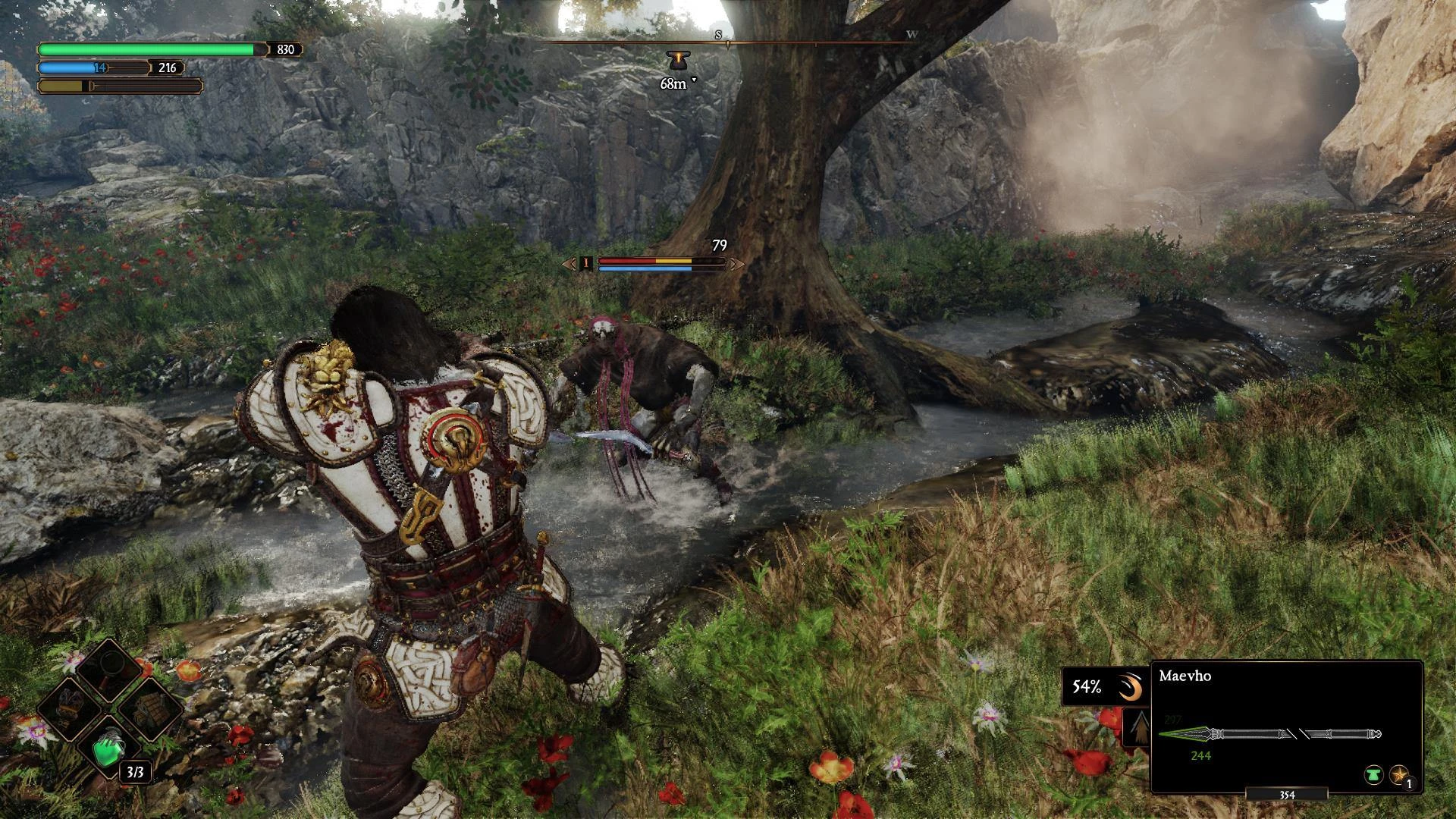
Task: Select the arrow icon beside weapon panel
Action: click(x=1137, y=730)
